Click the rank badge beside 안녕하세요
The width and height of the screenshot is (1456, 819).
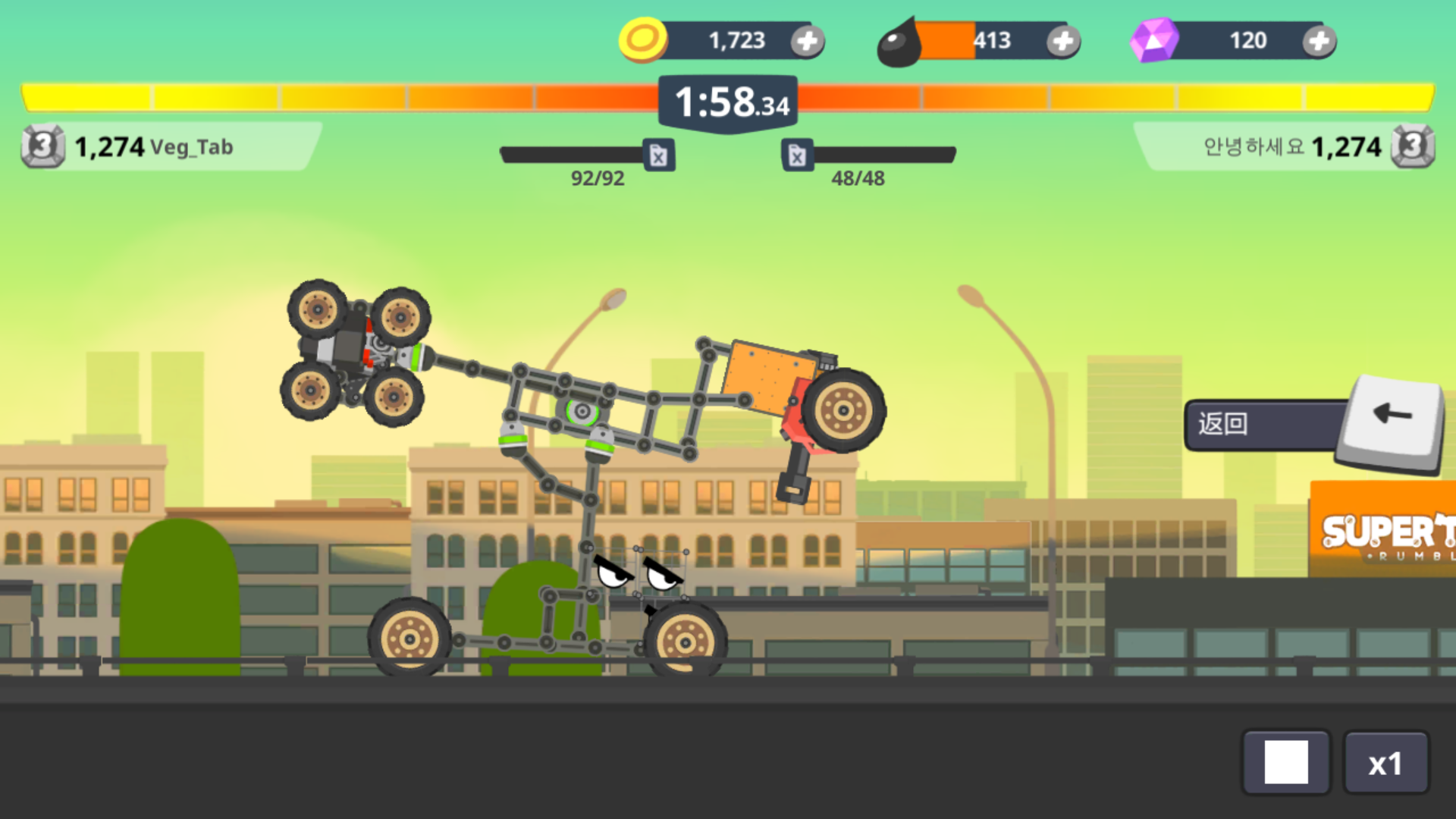point(1412,146)
